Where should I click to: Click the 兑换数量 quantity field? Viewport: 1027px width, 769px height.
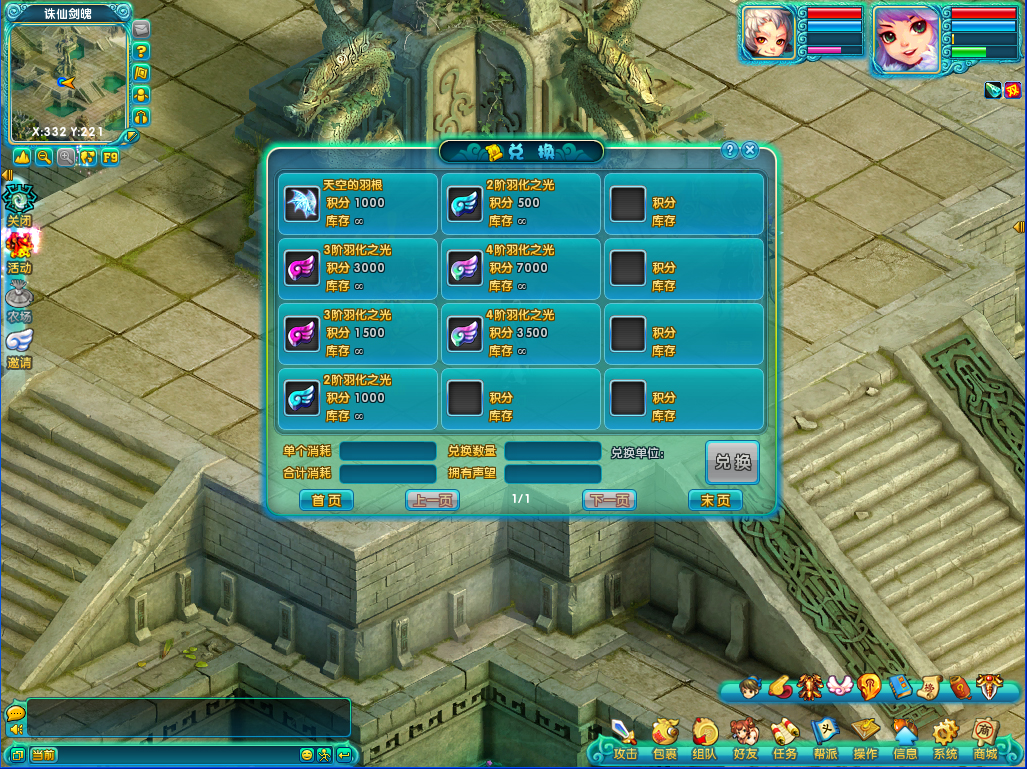pyautogui.click(x=552, y=451)
